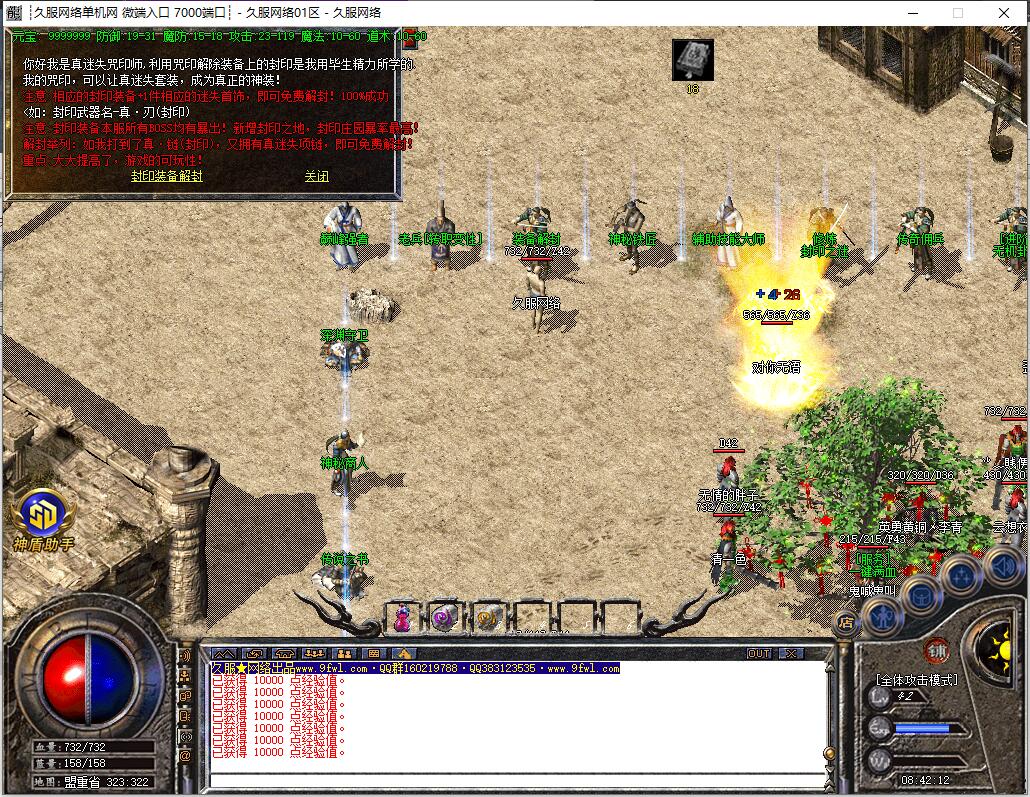Open the 店 shop button
Screen dimensions: 1030x797
coord(845,623)
